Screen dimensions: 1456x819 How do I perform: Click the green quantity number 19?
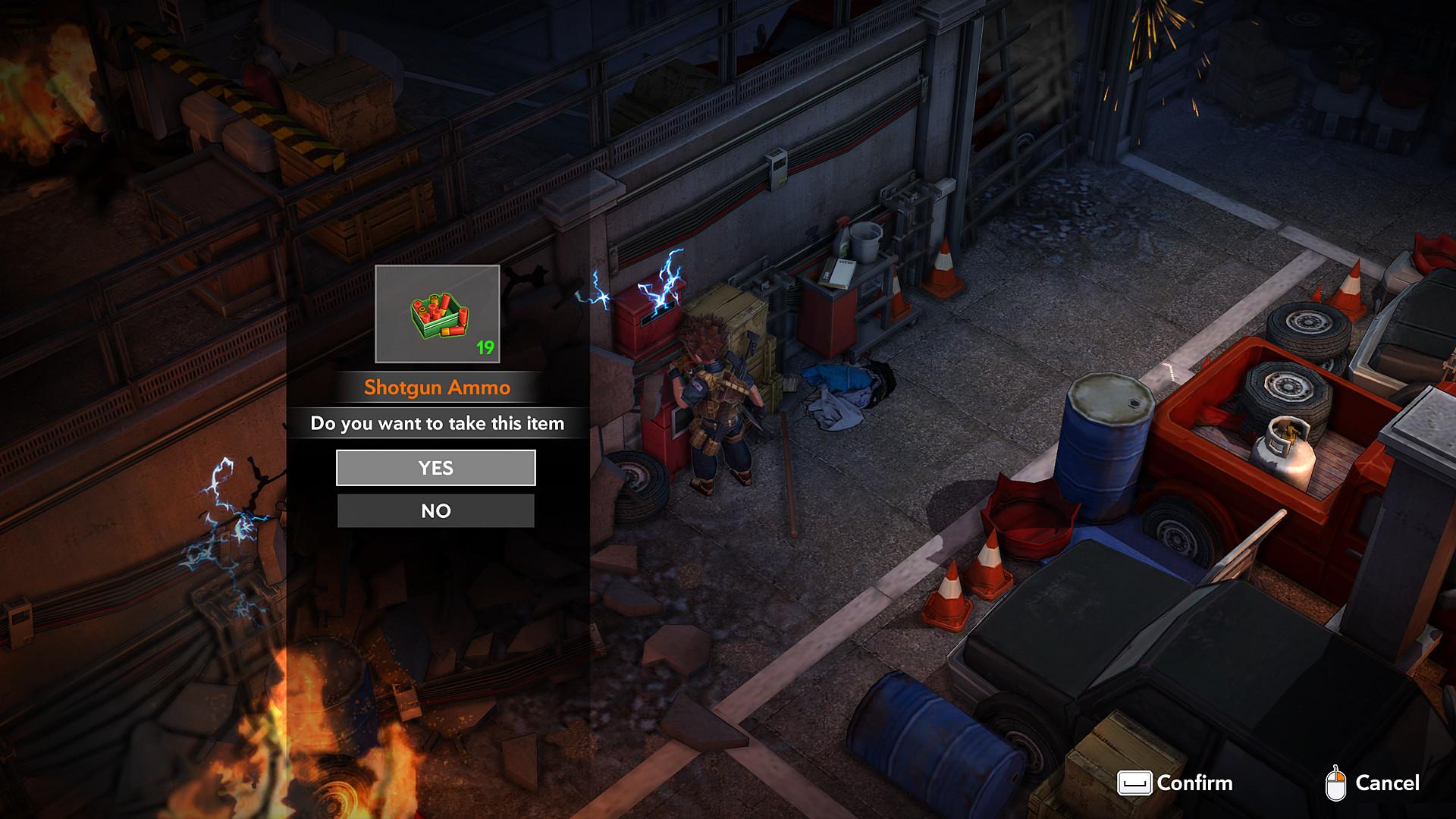486,347
